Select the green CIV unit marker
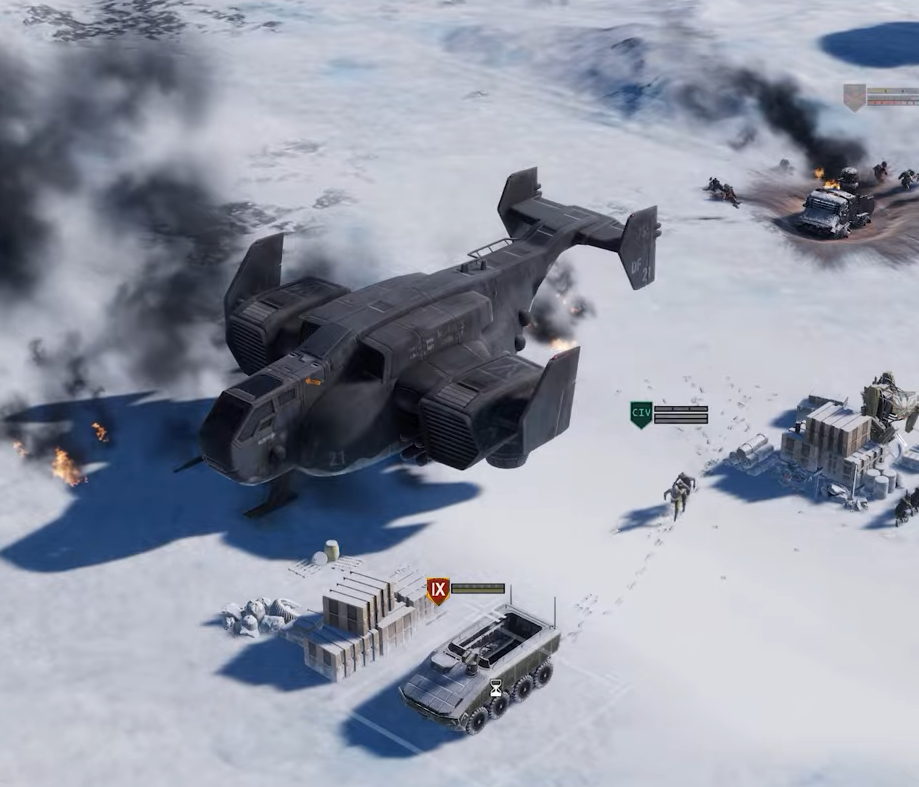 641,414
